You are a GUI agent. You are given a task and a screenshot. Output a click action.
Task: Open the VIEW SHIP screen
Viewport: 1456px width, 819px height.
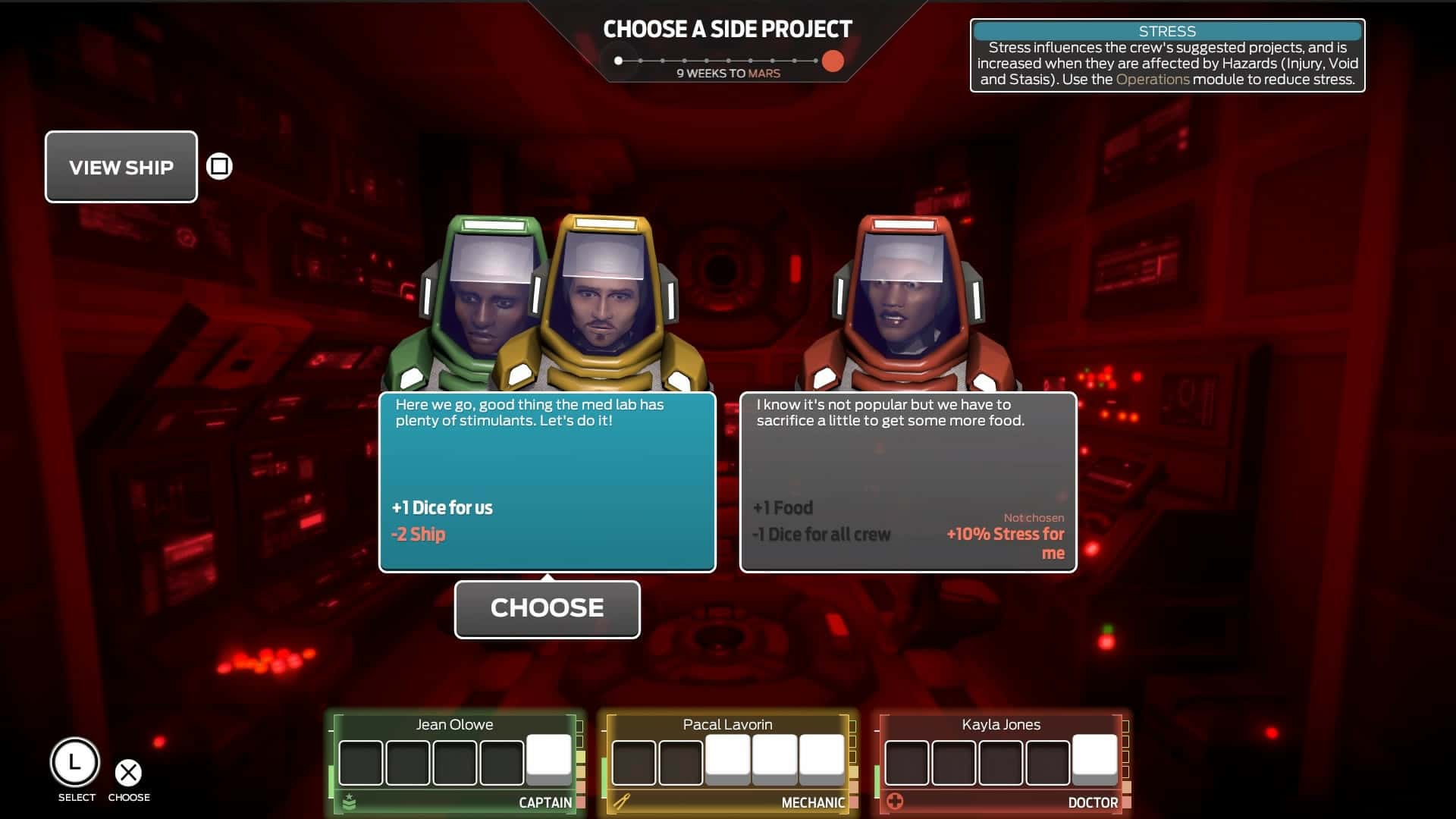click(121, 166)
